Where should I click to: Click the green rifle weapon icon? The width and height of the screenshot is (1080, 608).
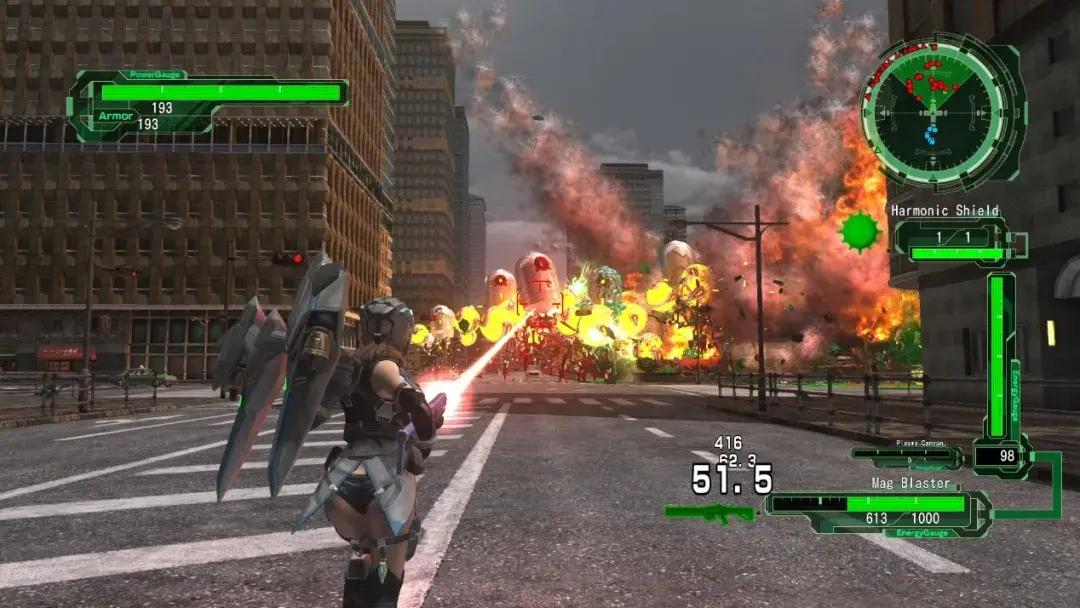tap(709, 512)
